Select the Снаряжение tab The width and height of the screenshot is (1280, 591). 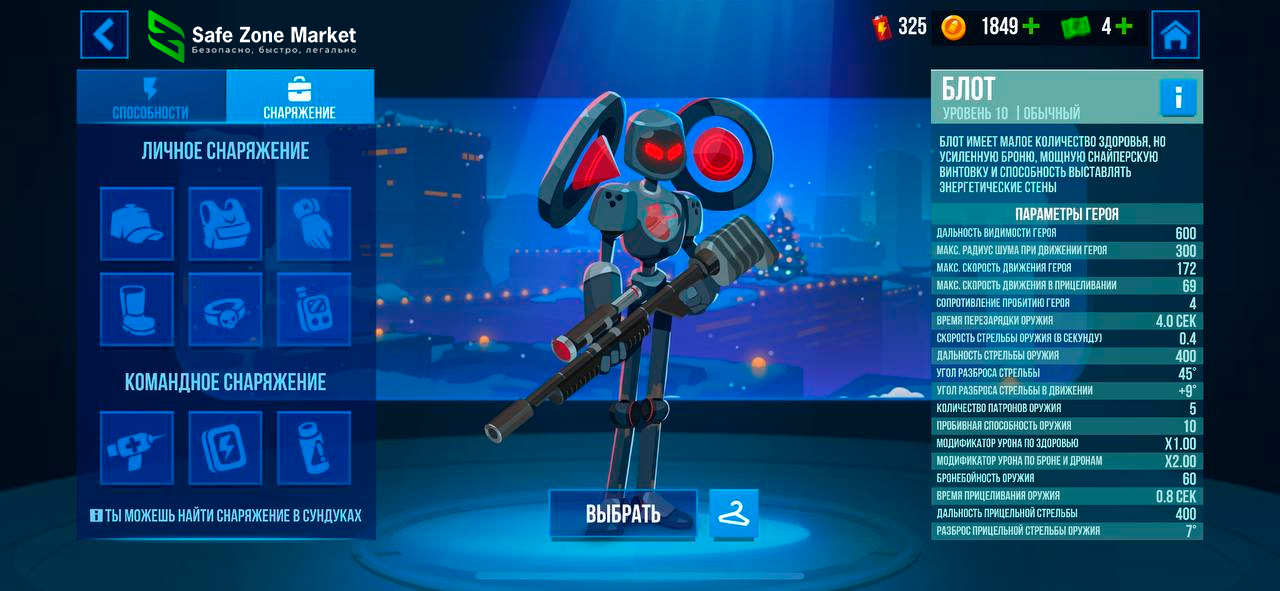pos(300,98)
